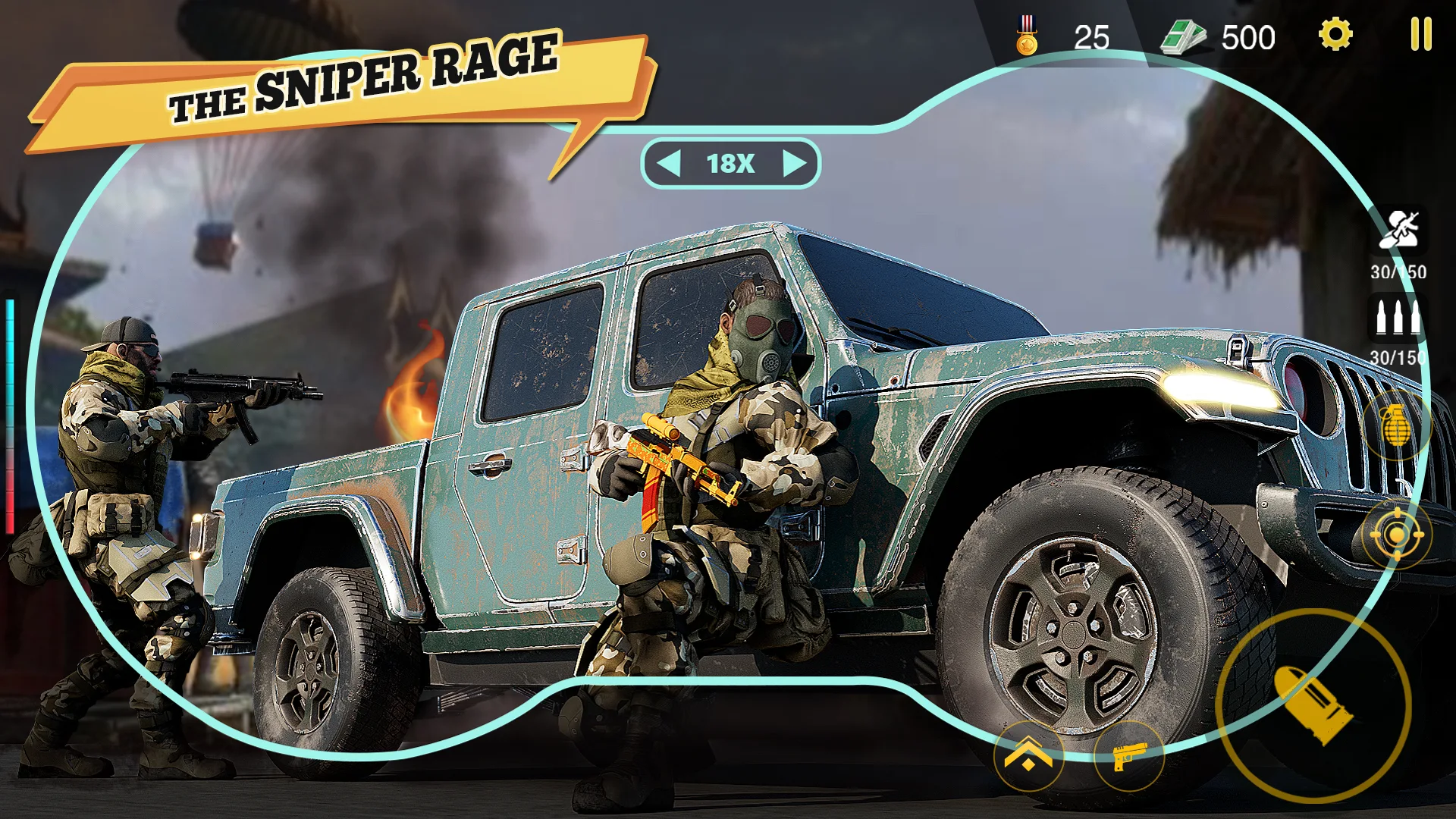
Task: Pause the game
Action: [x=1420, y=35]
